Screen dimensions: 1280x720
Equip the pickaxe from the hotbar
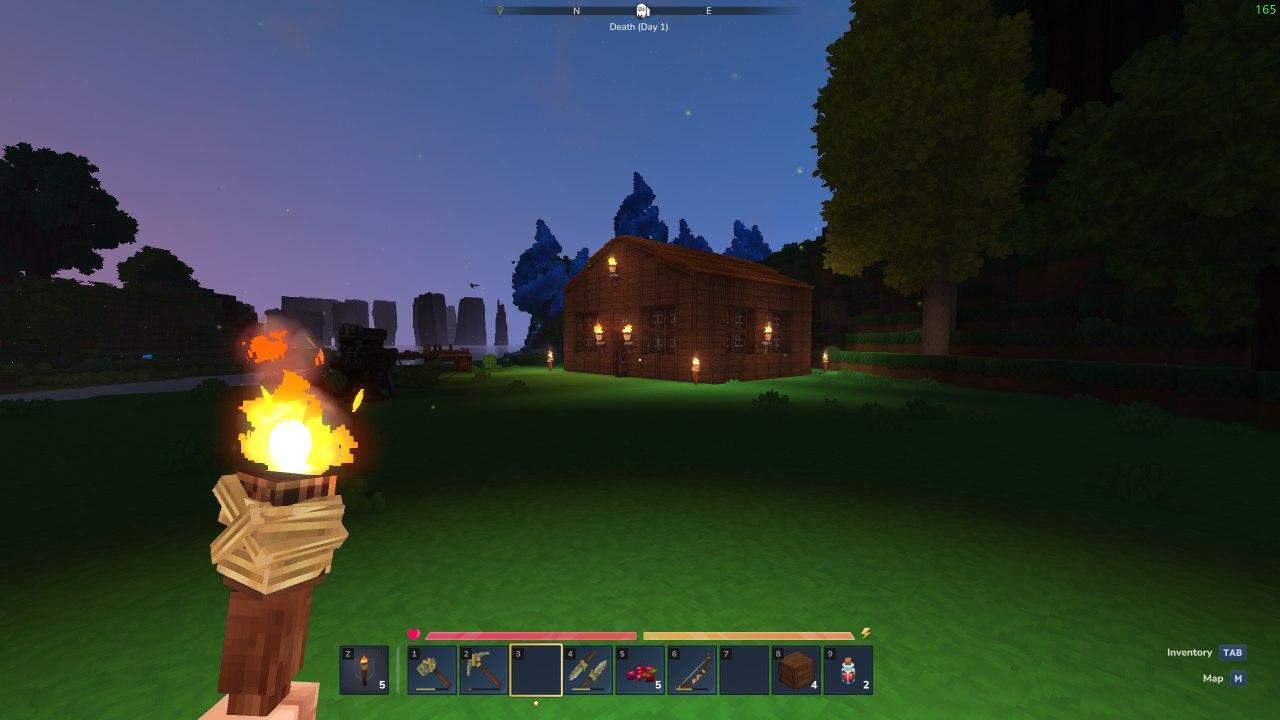pyautogui.click(x=484, y=670)
